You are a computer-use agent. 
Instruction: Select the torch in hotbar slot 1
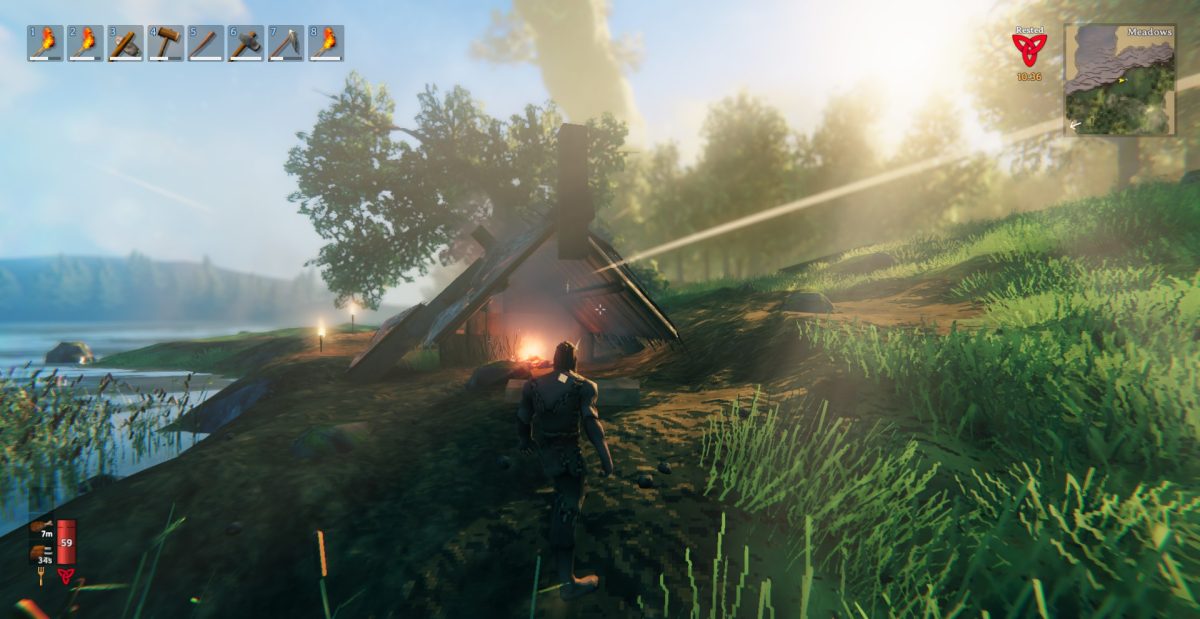pyautogui.click(x=45, y=43)
